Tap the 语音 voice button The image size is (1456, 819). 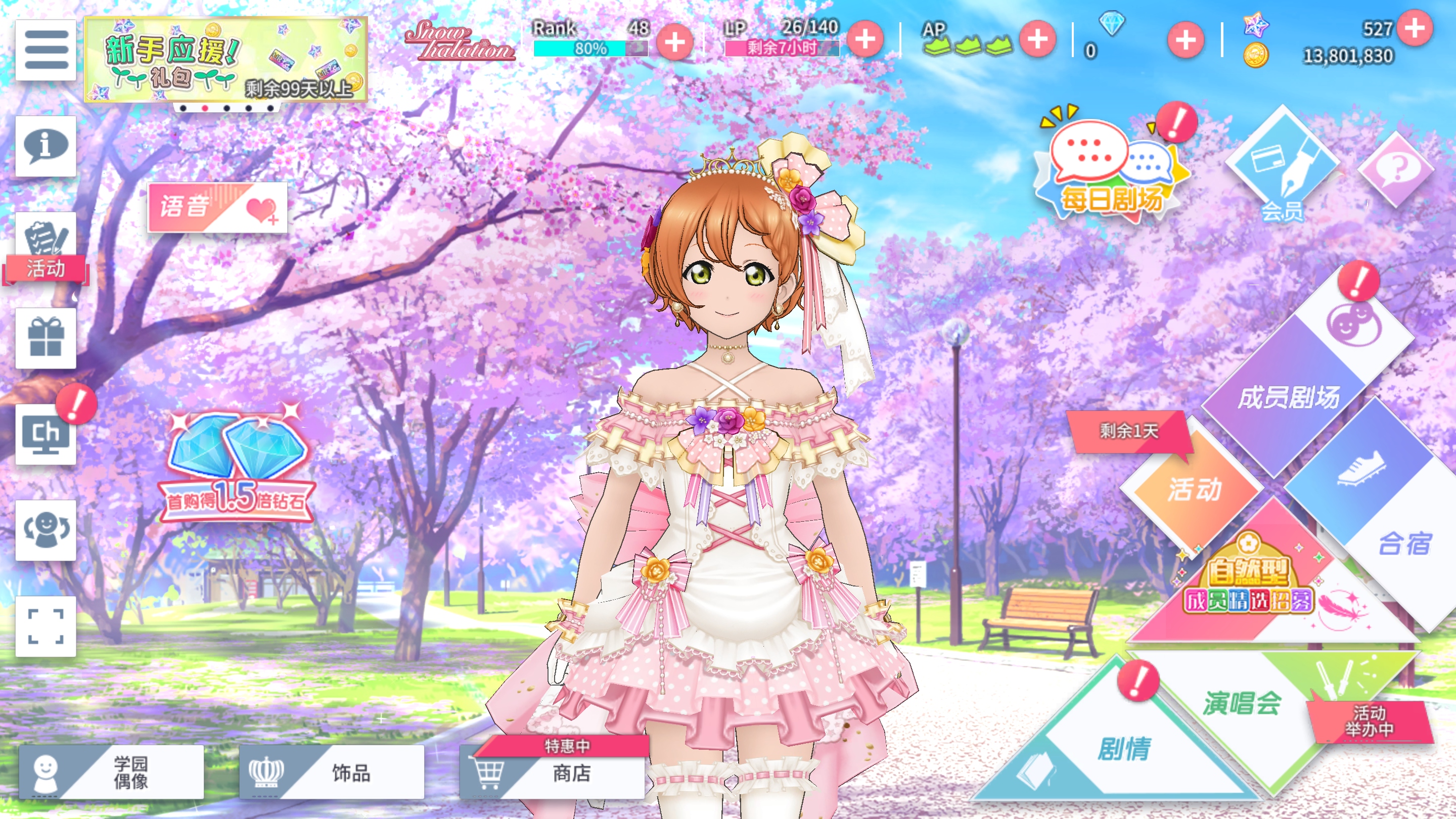(217, 207)
